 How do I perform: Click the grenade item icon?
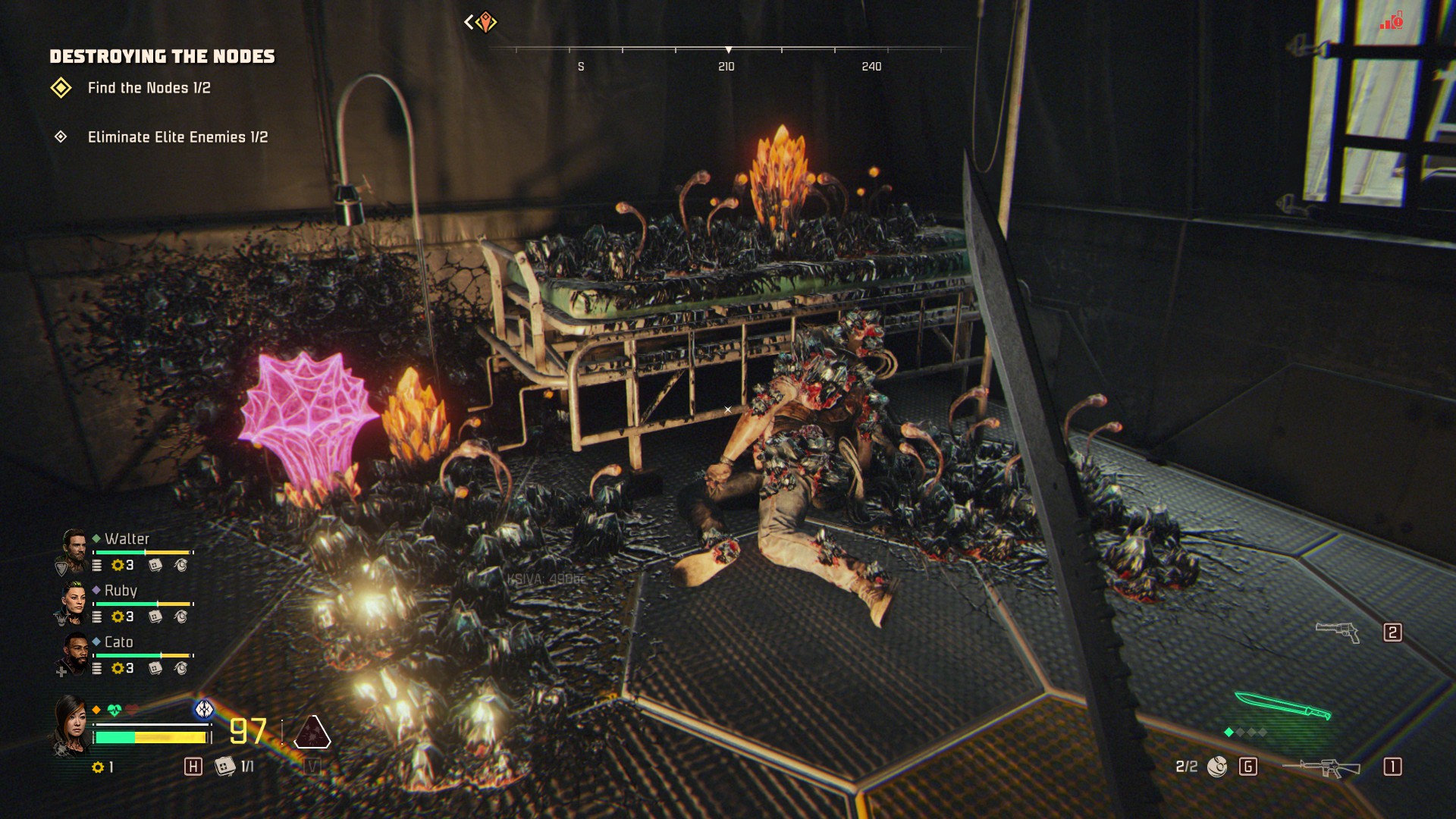[x=1217, y=767]
